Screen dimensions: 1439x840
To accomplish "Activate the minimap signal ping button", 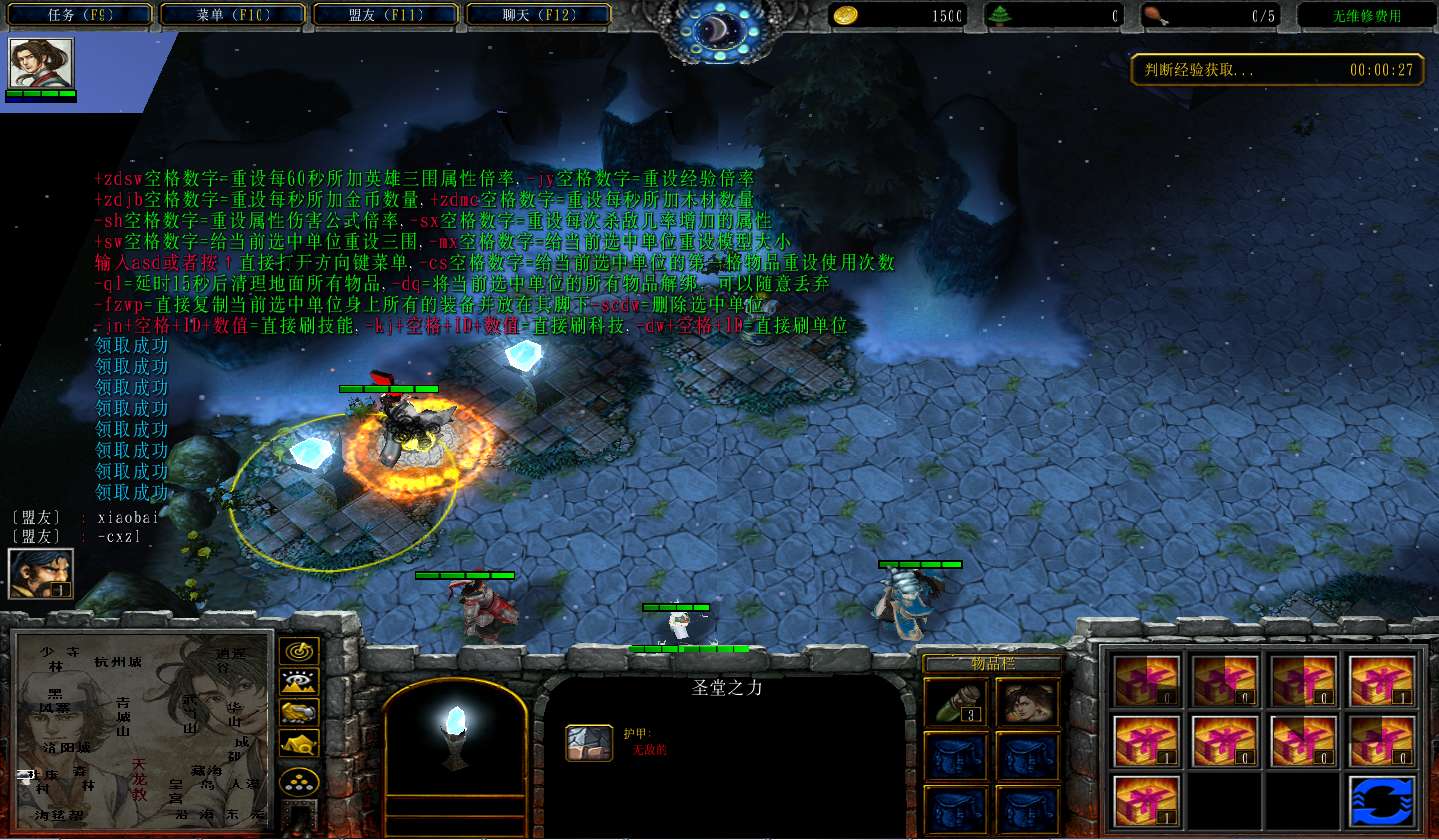I will pyautogui.click(x=299, y=652).
